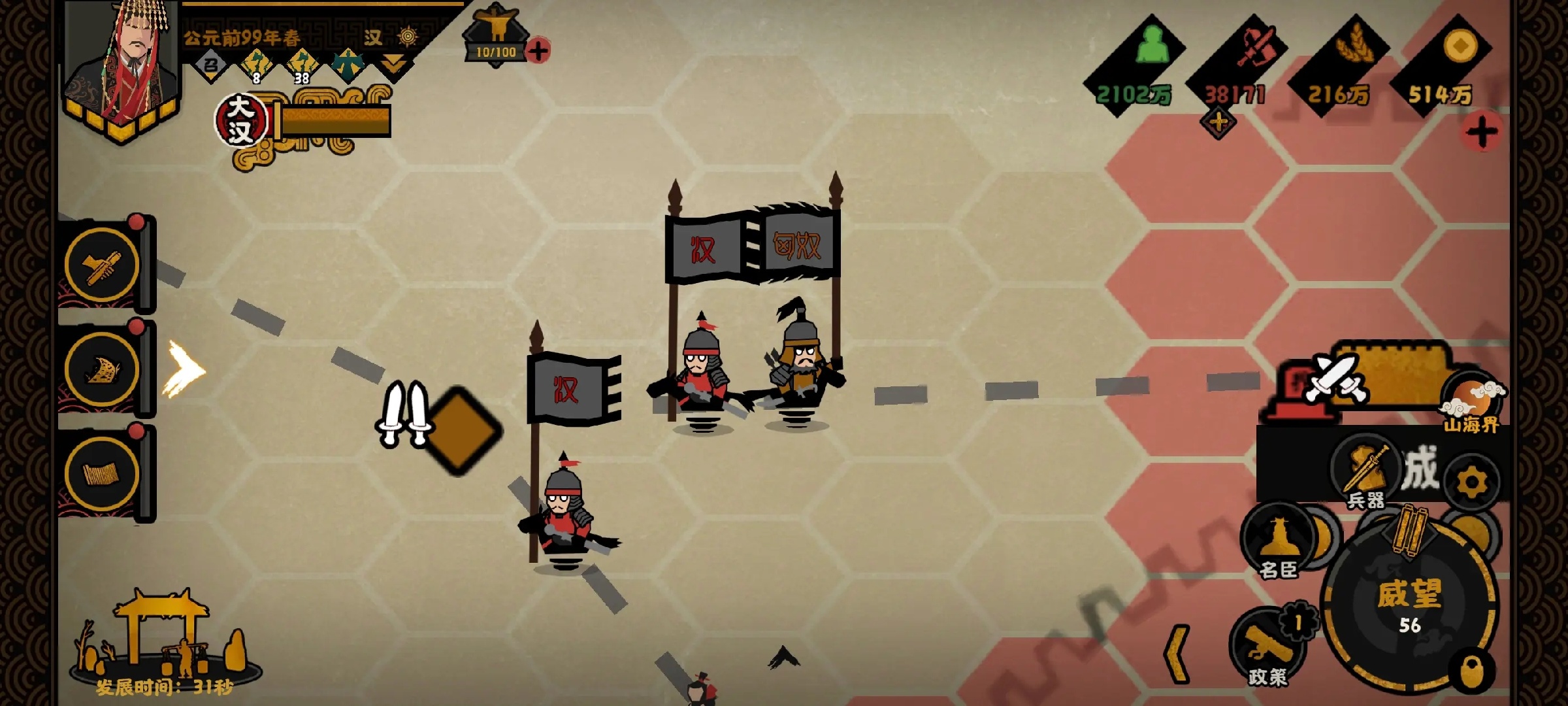Enter the 山海界 realm
Viewport: 1568px width, 706px height.
[1473, 403]
